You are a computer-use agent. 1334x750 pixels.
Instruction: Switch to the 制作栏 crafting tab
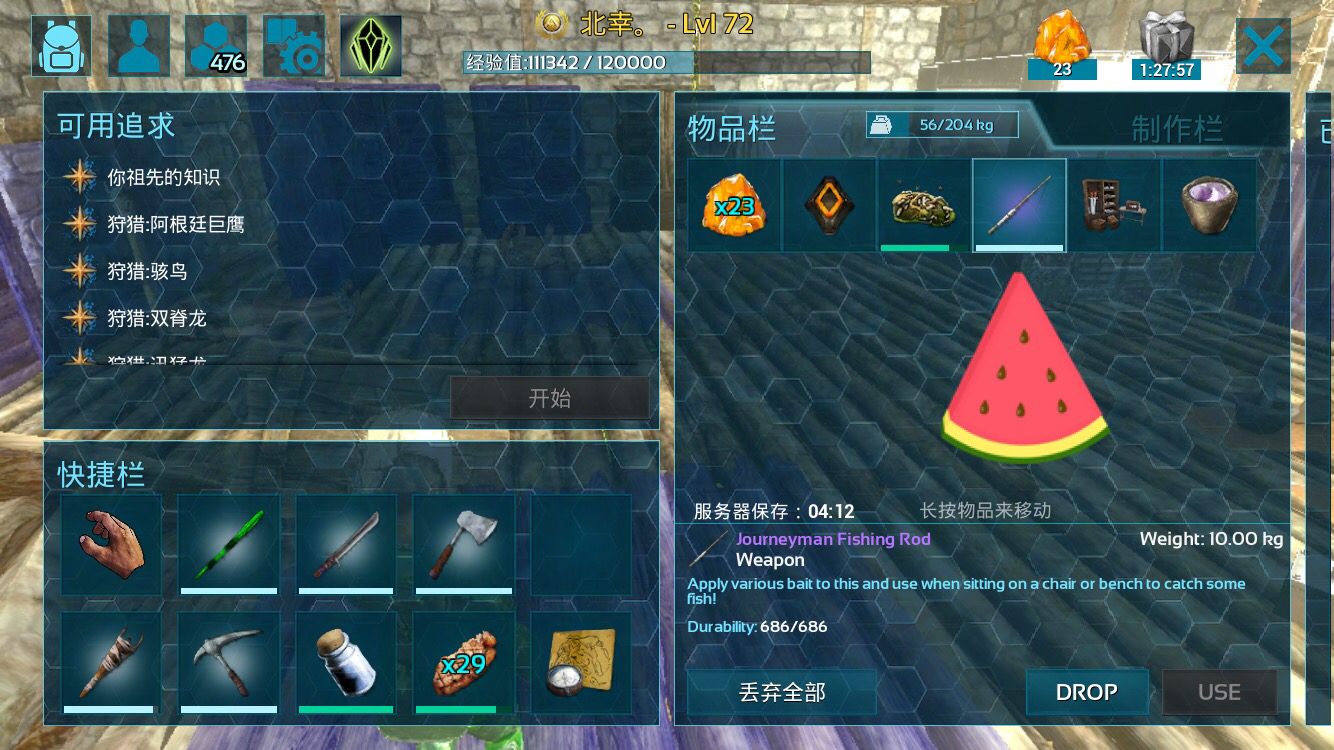click(1177, 129)
